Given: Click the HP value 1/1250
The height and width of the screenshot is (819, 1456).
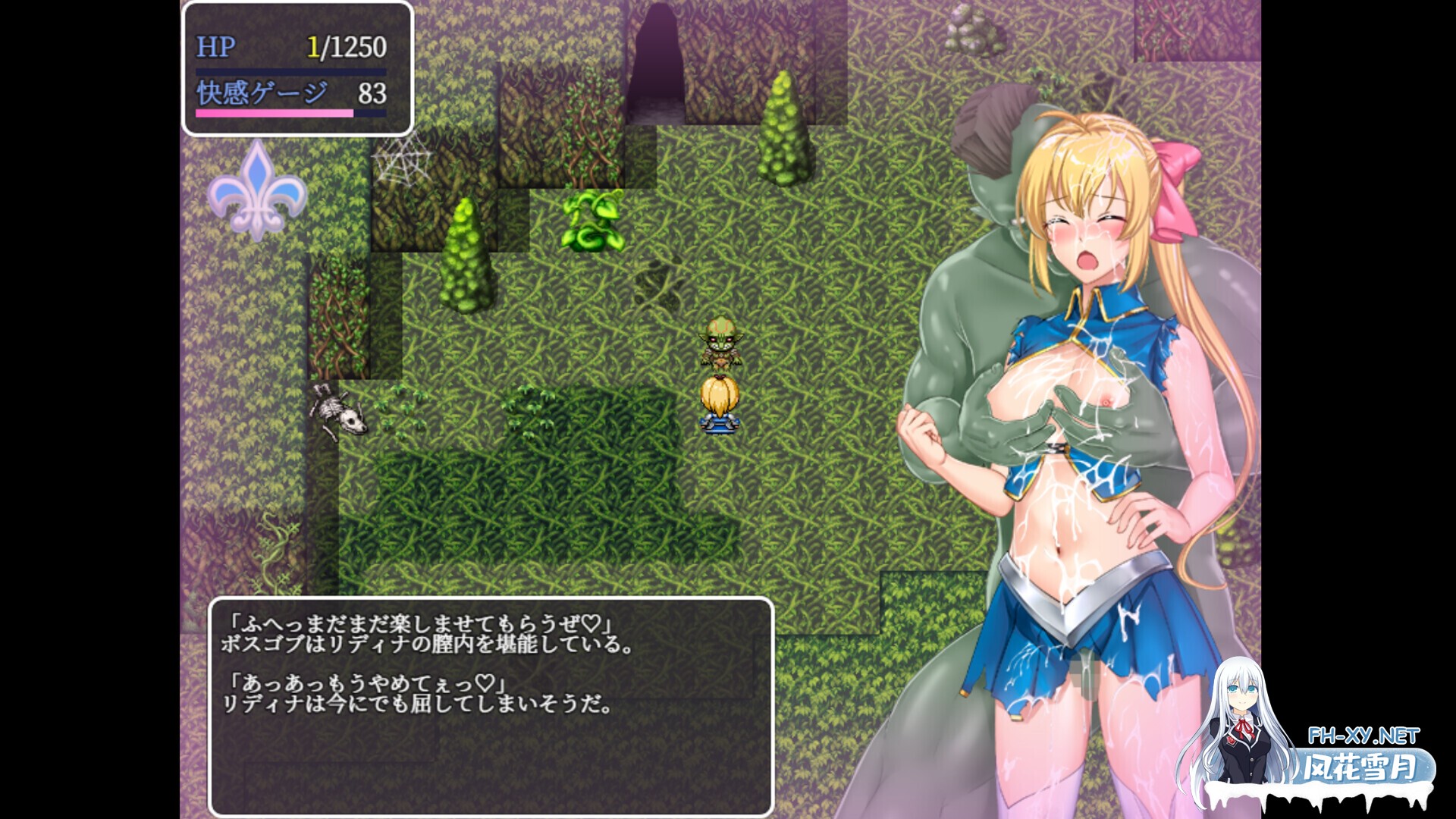Looking at the screenshot, I should coord(347,47).
